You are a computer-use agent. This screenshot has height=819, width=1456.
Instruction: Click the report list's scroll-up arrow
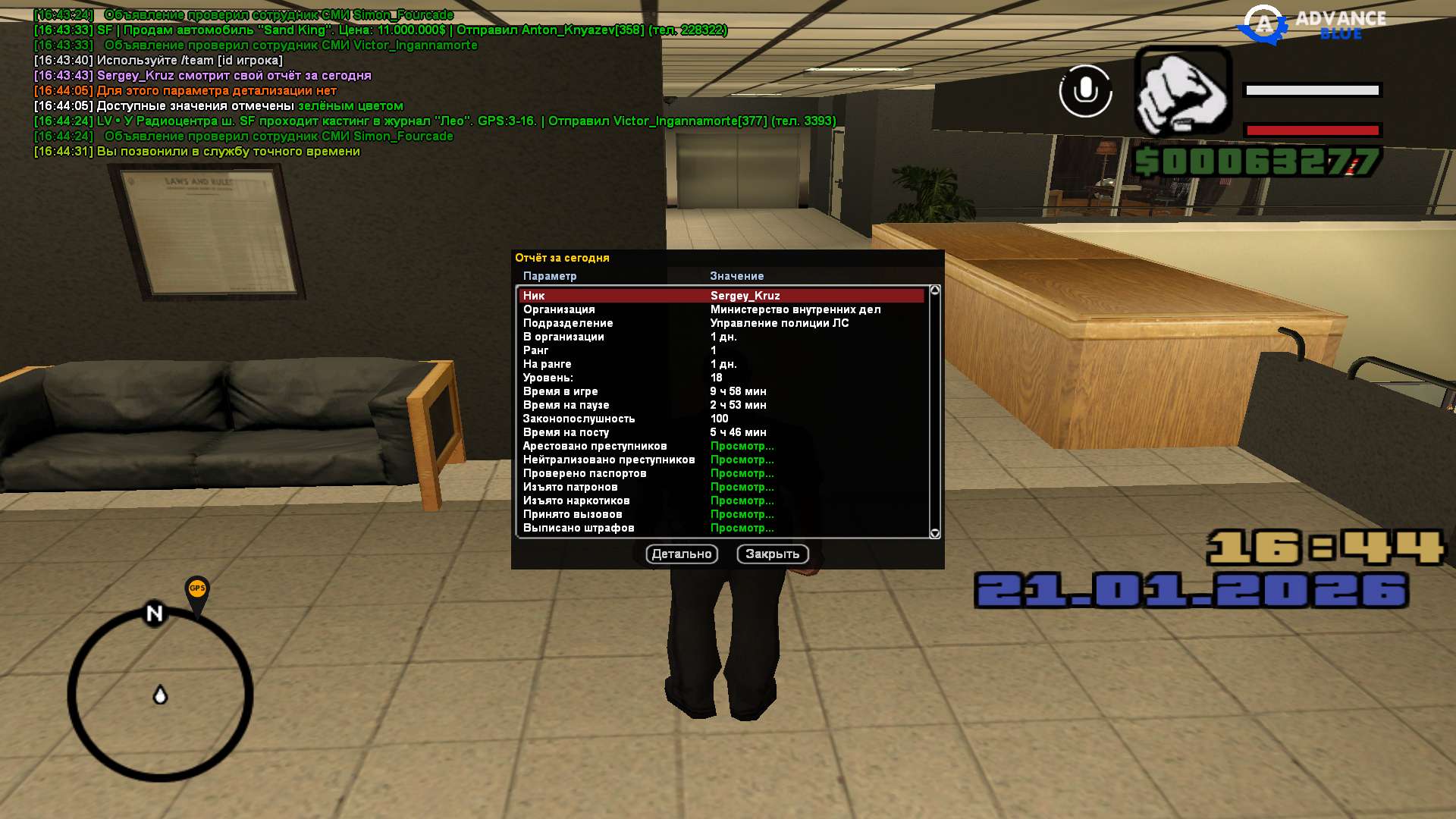[934, 290]
